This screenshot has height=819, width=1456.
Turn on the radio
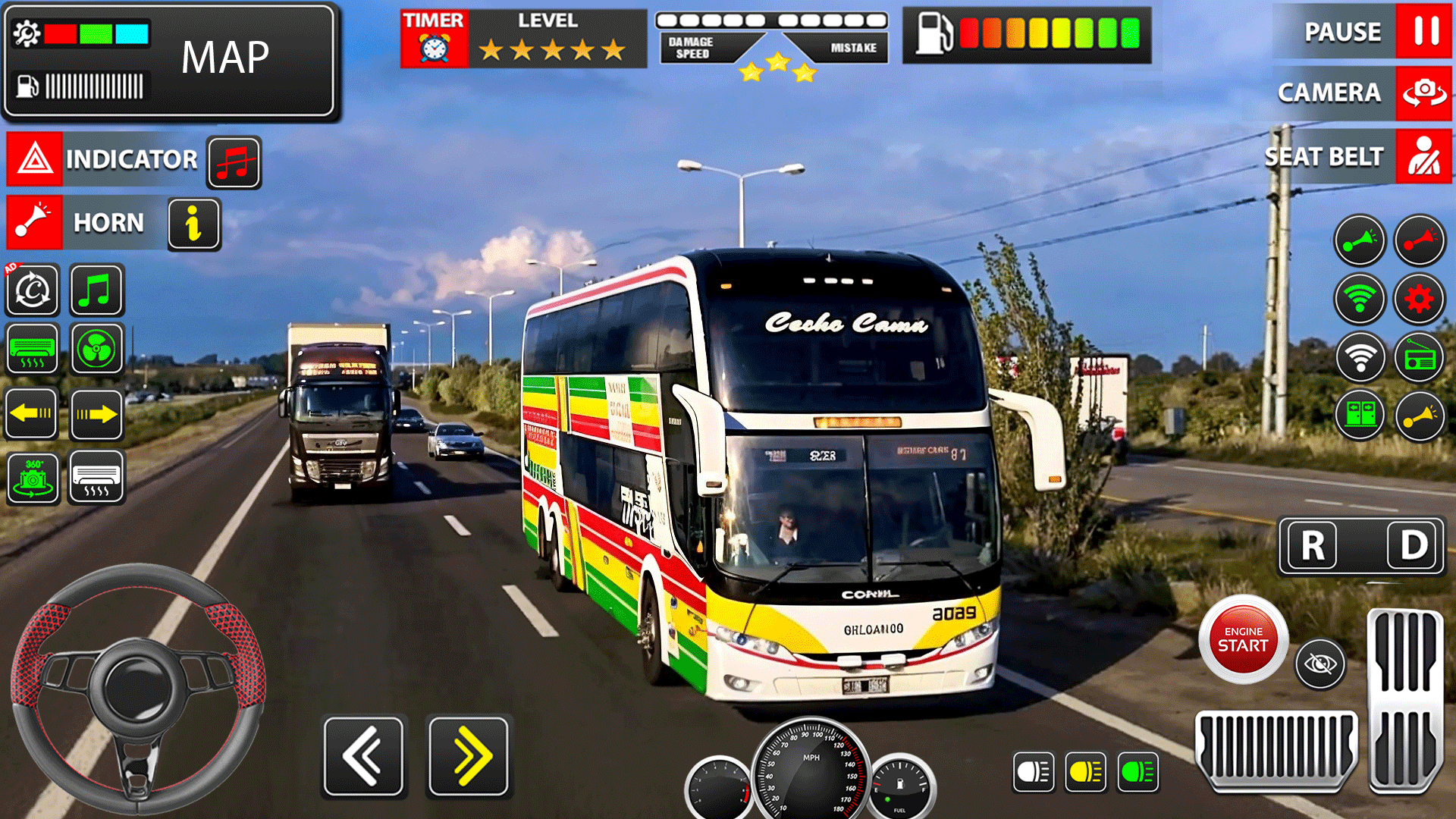tap(1420, 356)
